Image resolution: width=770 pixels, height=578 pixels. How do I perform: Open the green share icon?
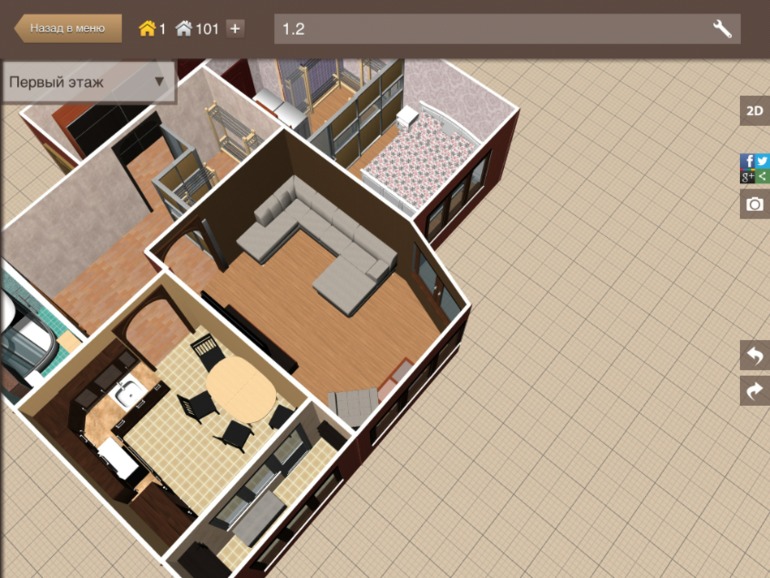pyautogui.click(x=762, y=176)
